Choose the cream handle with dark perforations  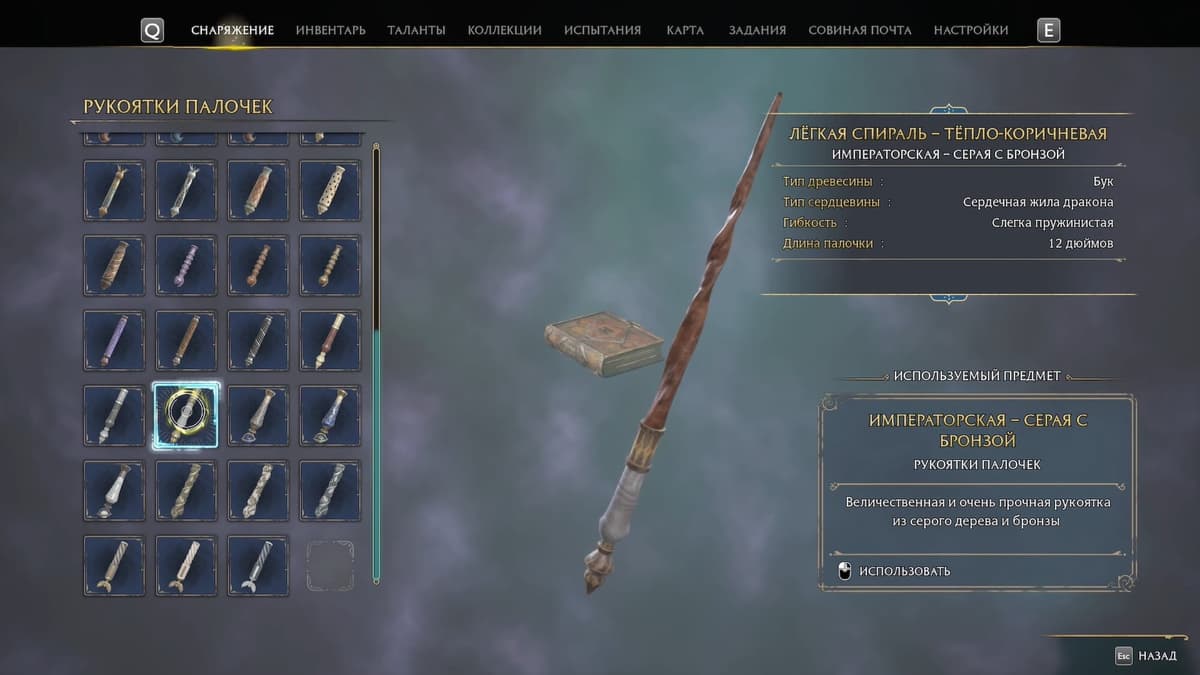330,190
